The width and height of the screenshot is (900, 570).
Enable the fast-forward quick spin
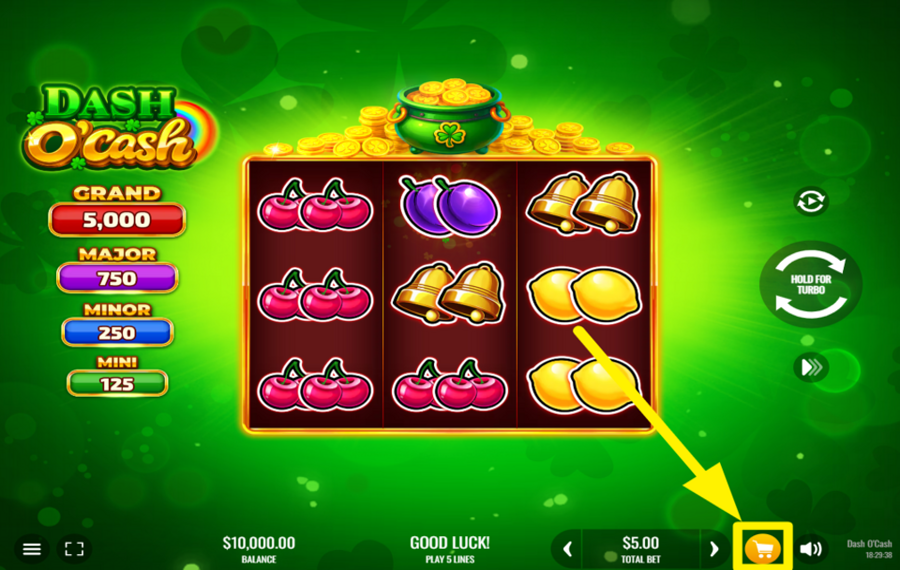coord(810,368)
